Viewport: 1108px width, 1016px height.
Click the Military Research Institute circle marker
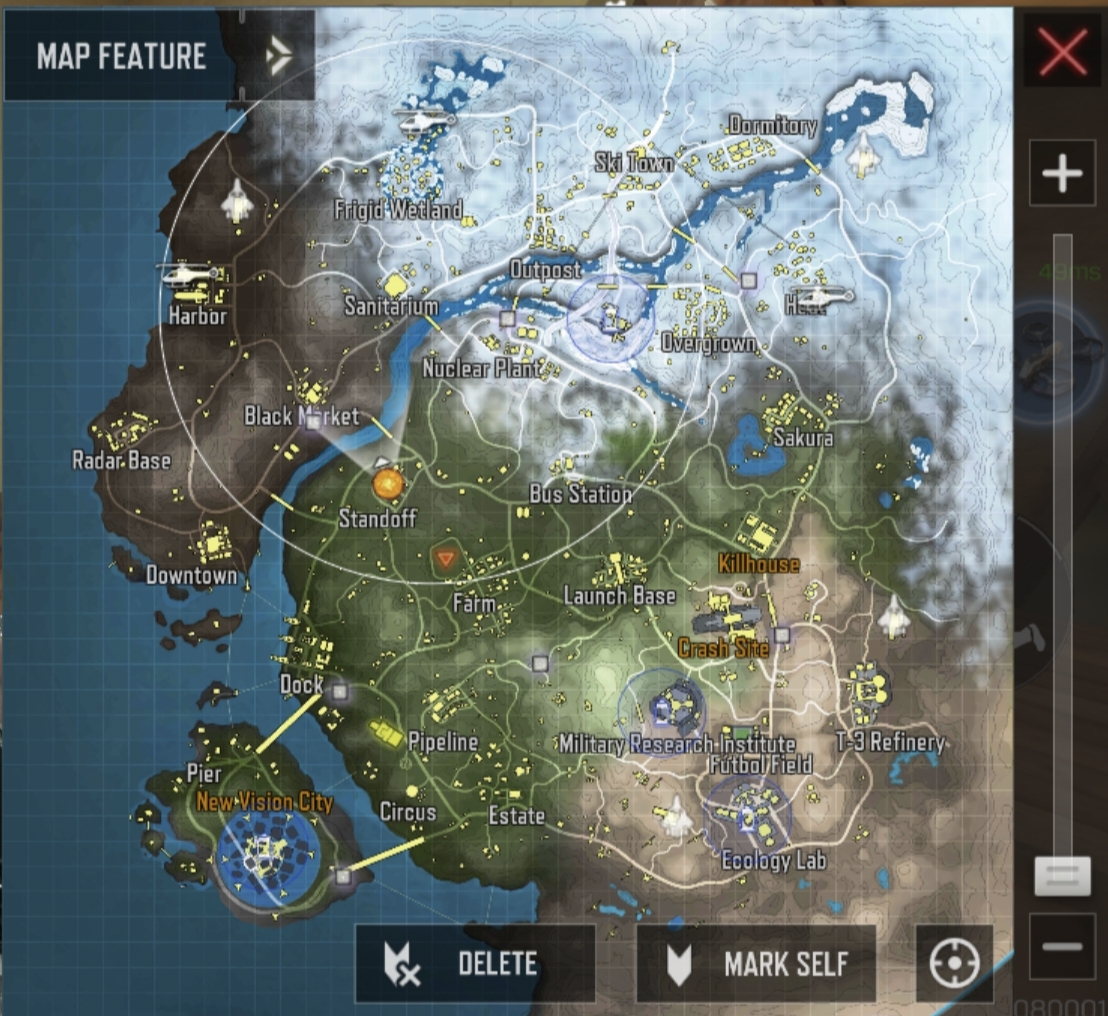click(662, 709)
